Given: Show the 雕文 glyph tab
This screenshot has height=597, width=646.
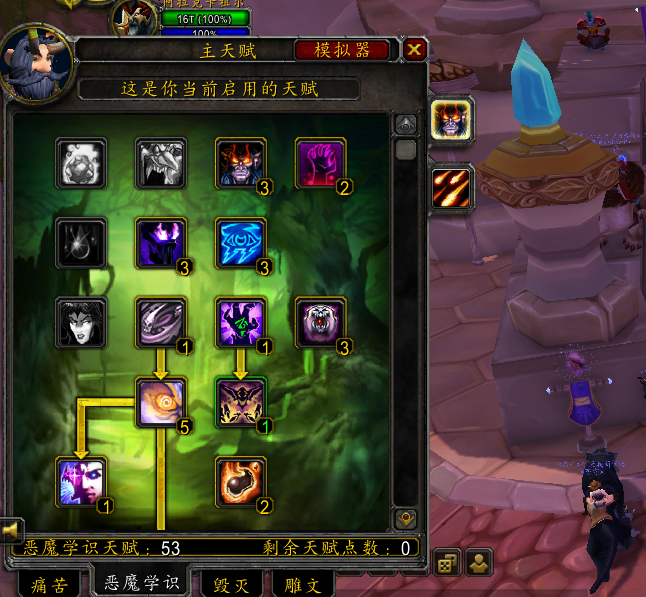Looking at the screenshot, I should 298,584.
